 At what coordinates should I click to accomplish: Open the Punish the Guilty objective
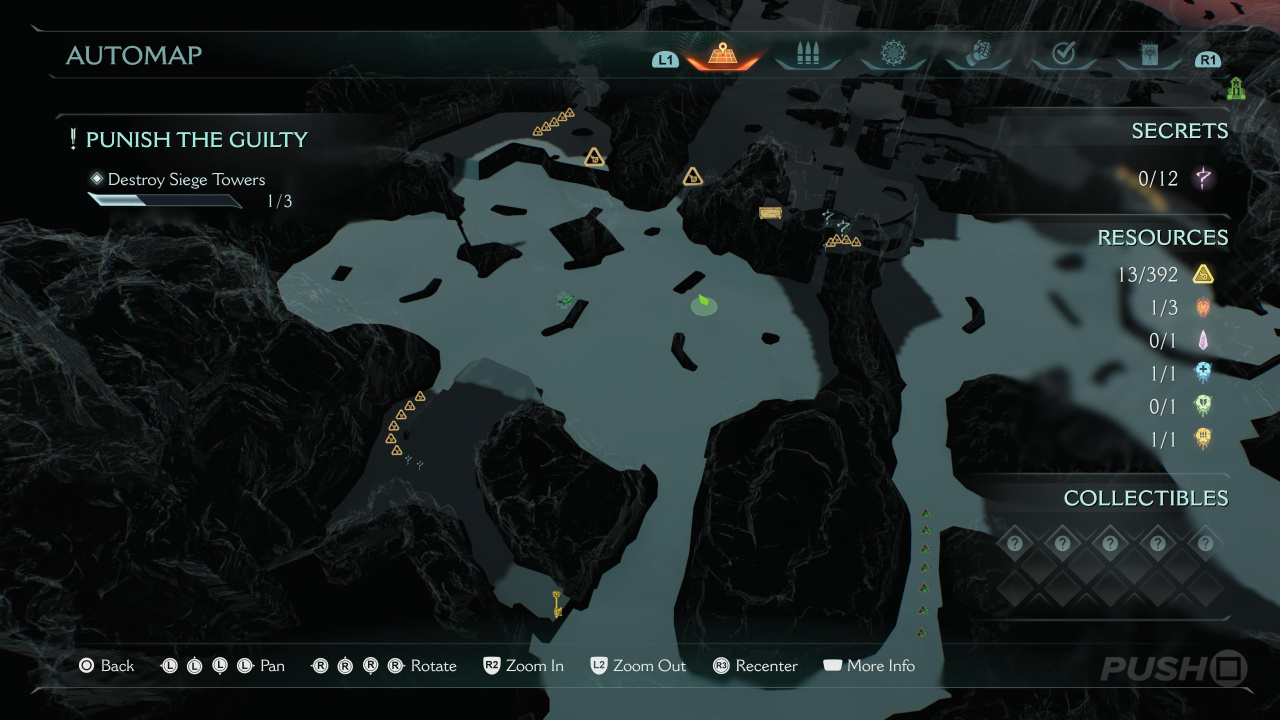click(x=196, y=140)
